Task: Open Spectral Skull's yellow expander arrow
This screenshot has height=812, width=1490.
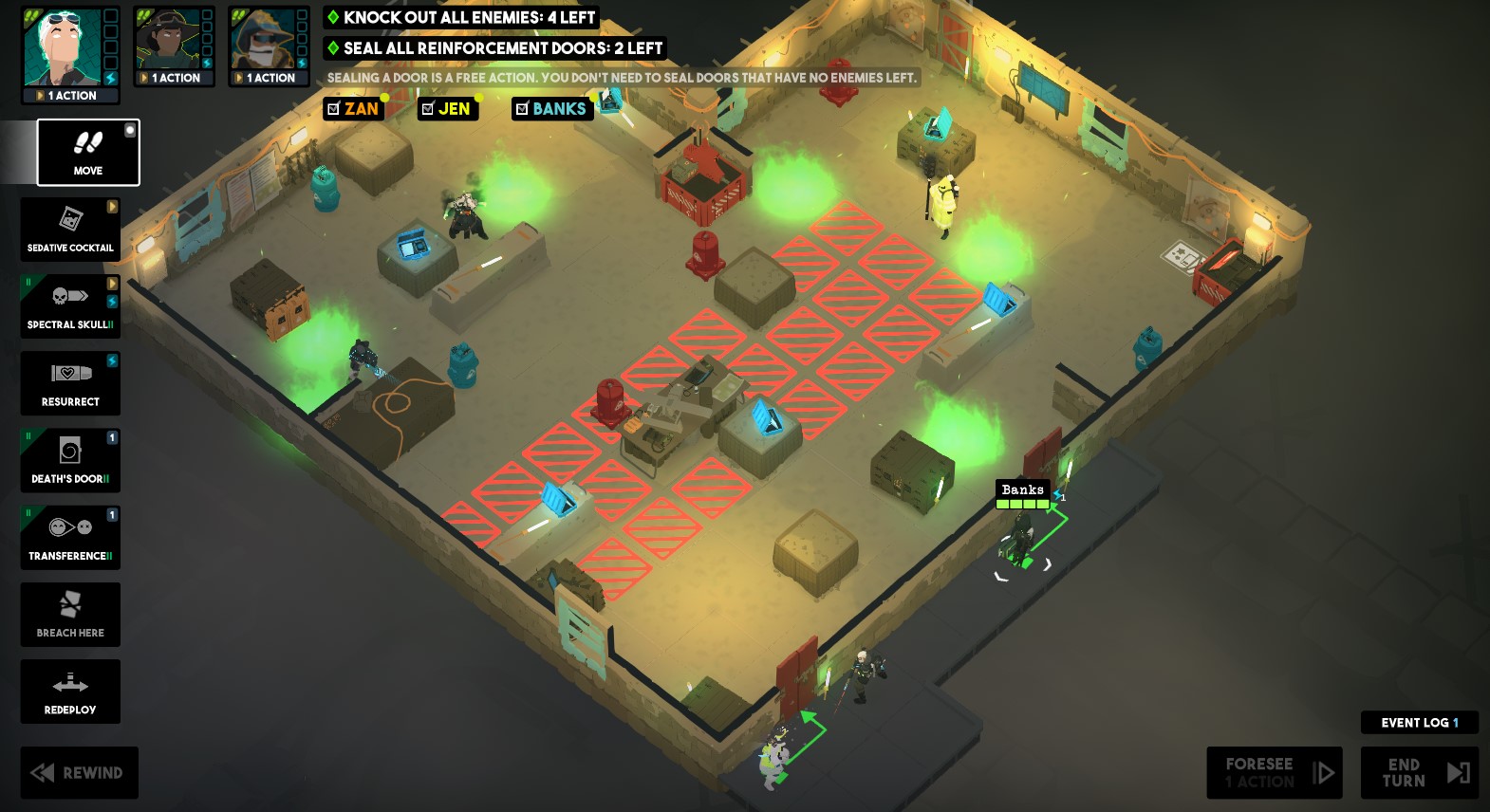Action: click(x=114, y=284)
